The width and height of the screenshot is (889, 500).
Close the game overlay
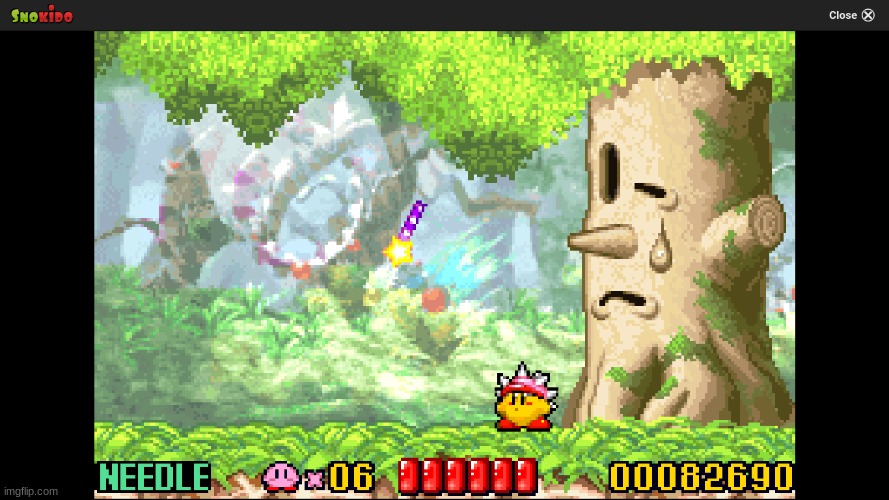coord(852,15)
